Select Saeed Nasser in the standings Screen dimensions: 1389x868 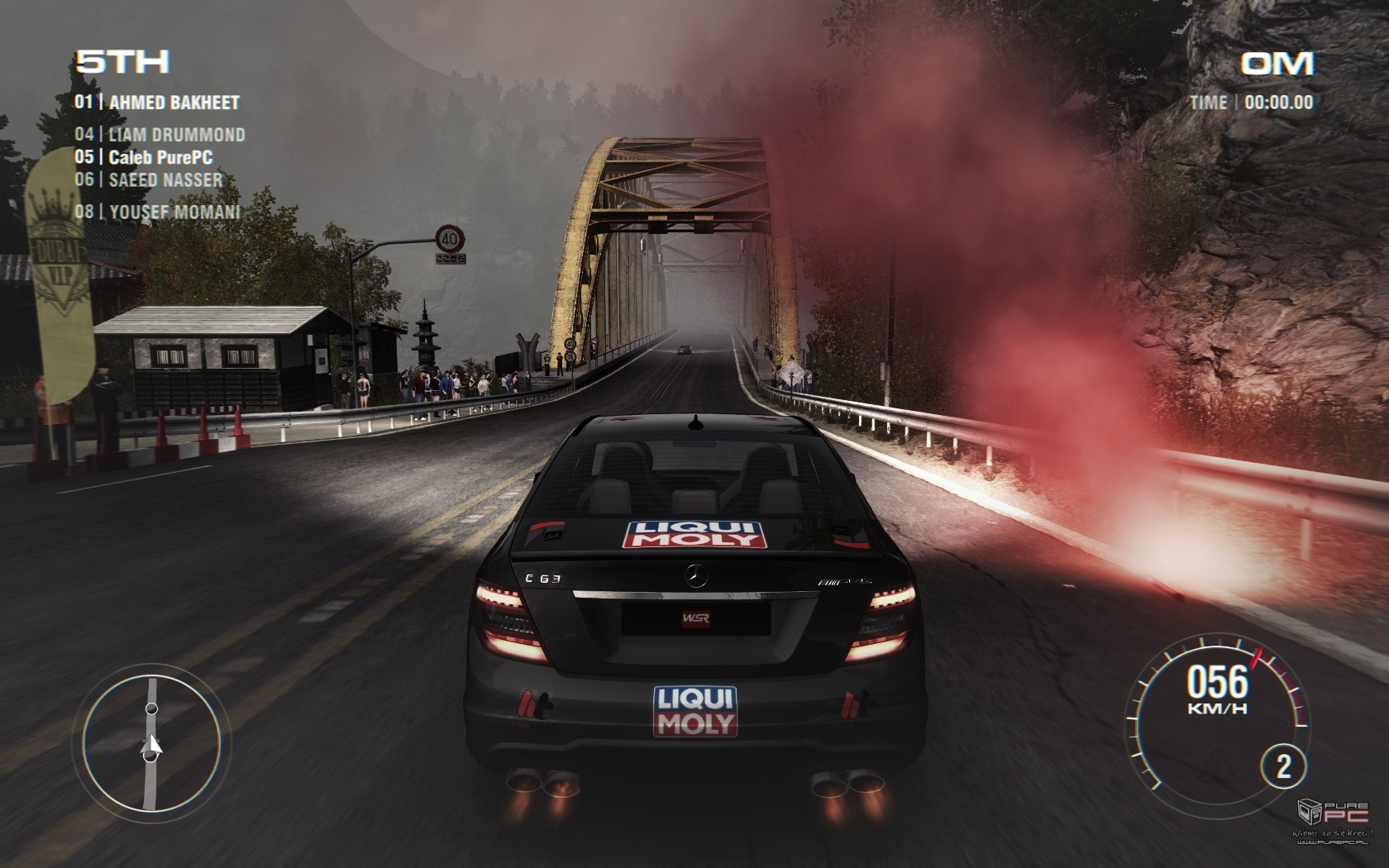149,179
